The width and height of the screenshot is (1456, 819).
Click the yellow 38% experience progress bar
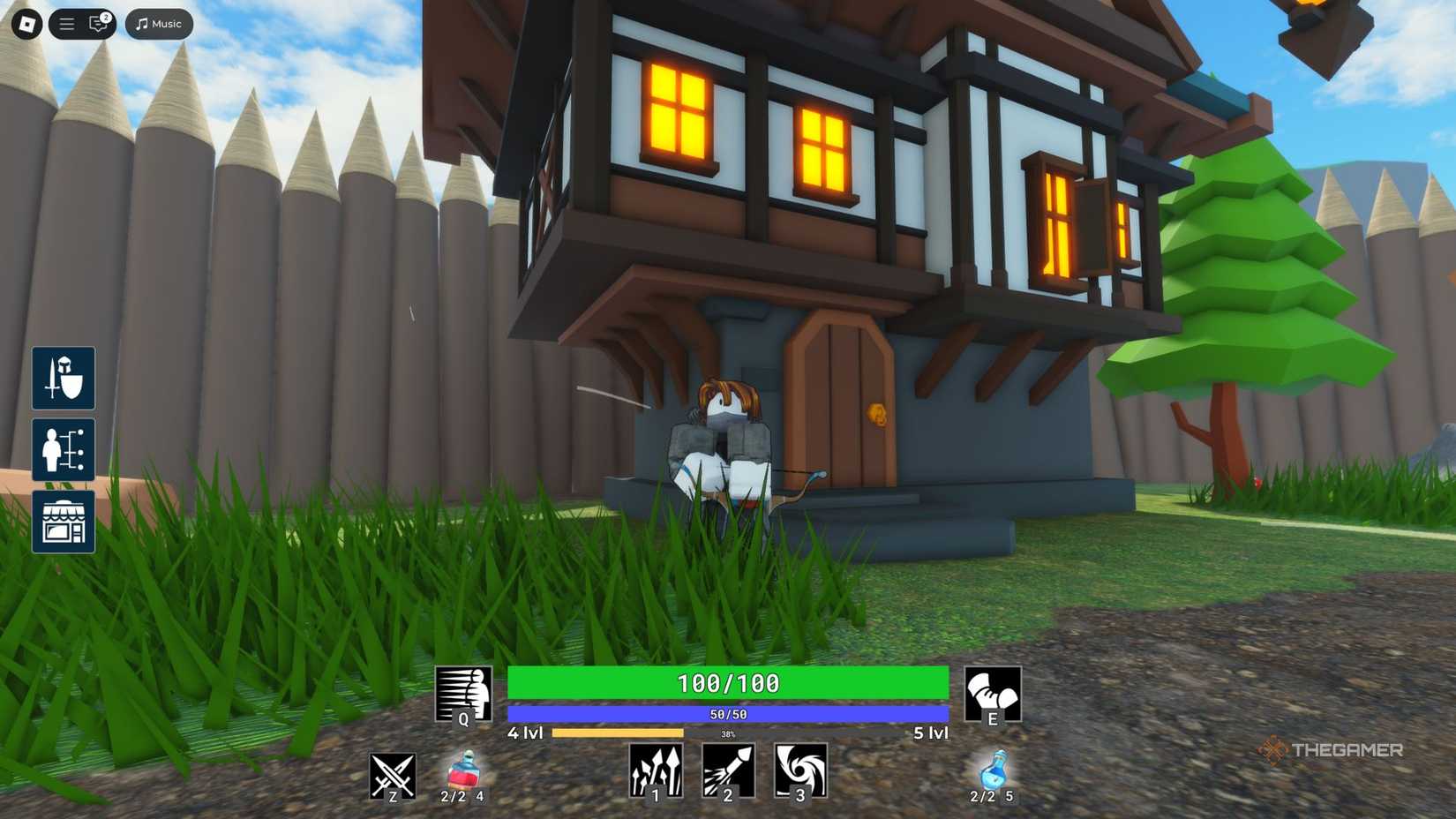tap(618, 733)
